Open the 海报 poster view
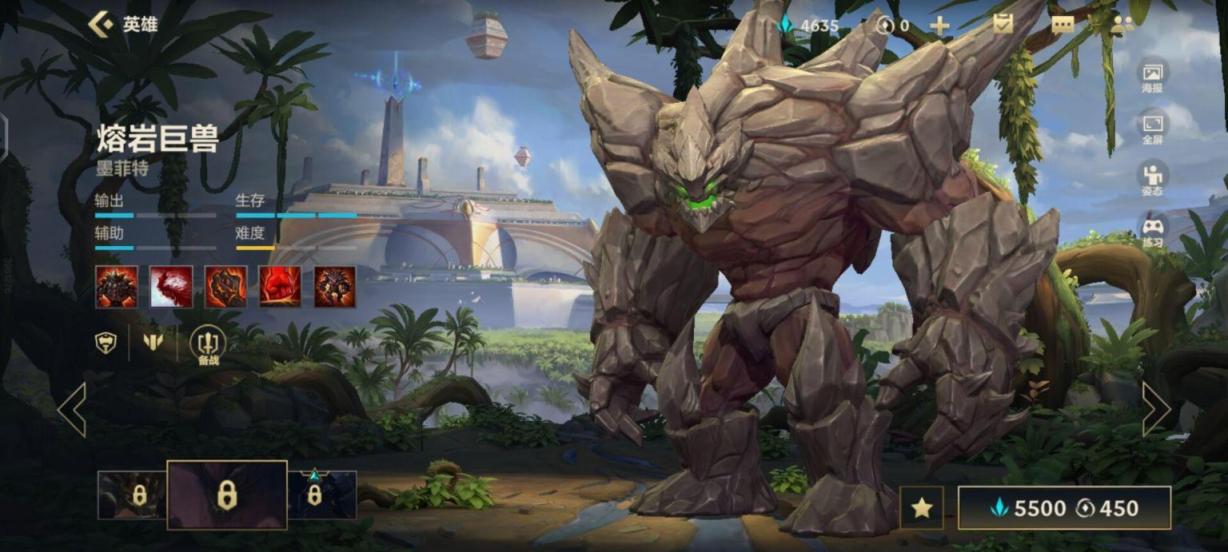Image resolution: width=1228 pixels, height=552 pixels. tap(1153, 76)
